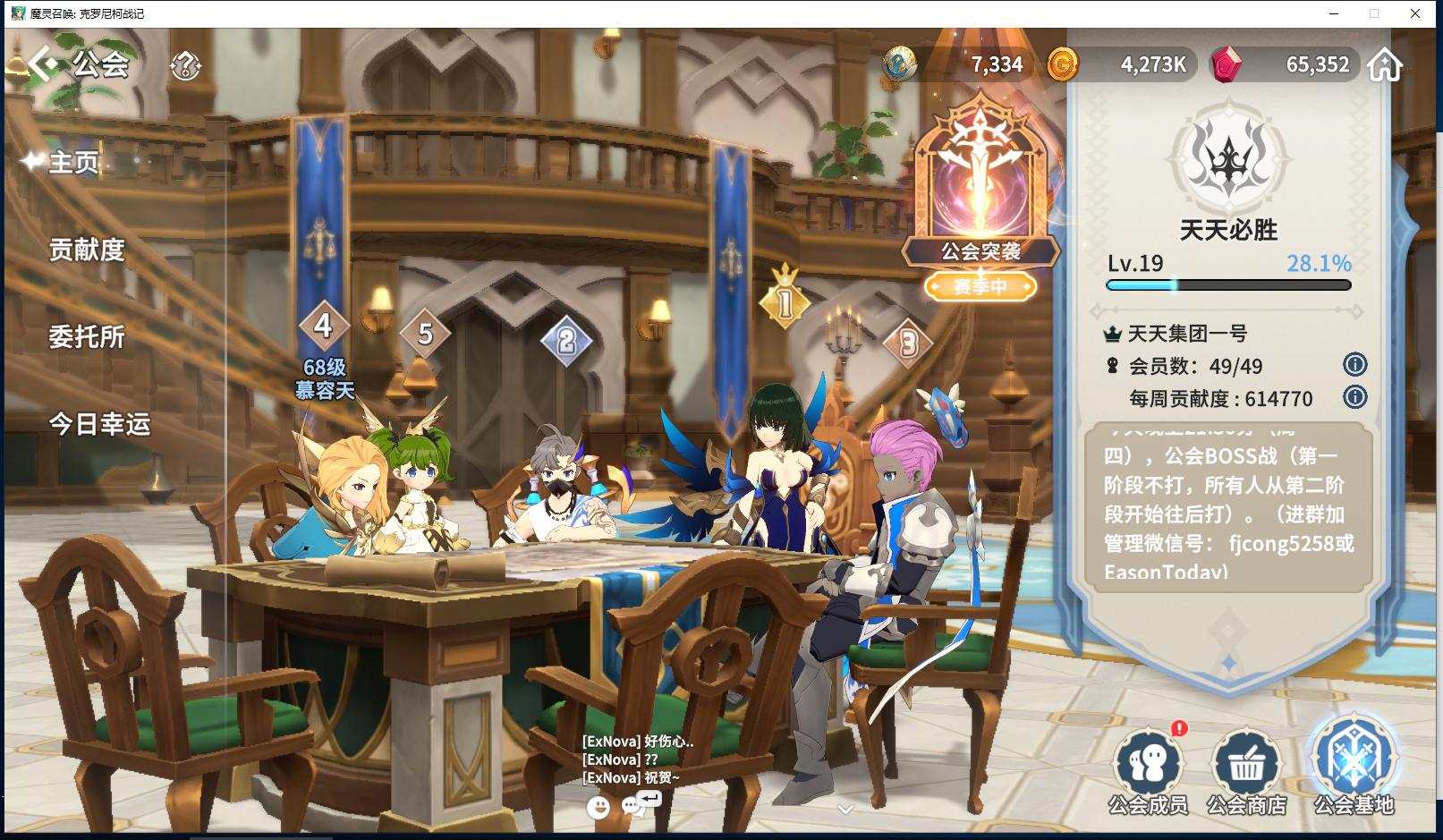Close the game window
Screen dimensions: 1443x840
pos(1415,13)
